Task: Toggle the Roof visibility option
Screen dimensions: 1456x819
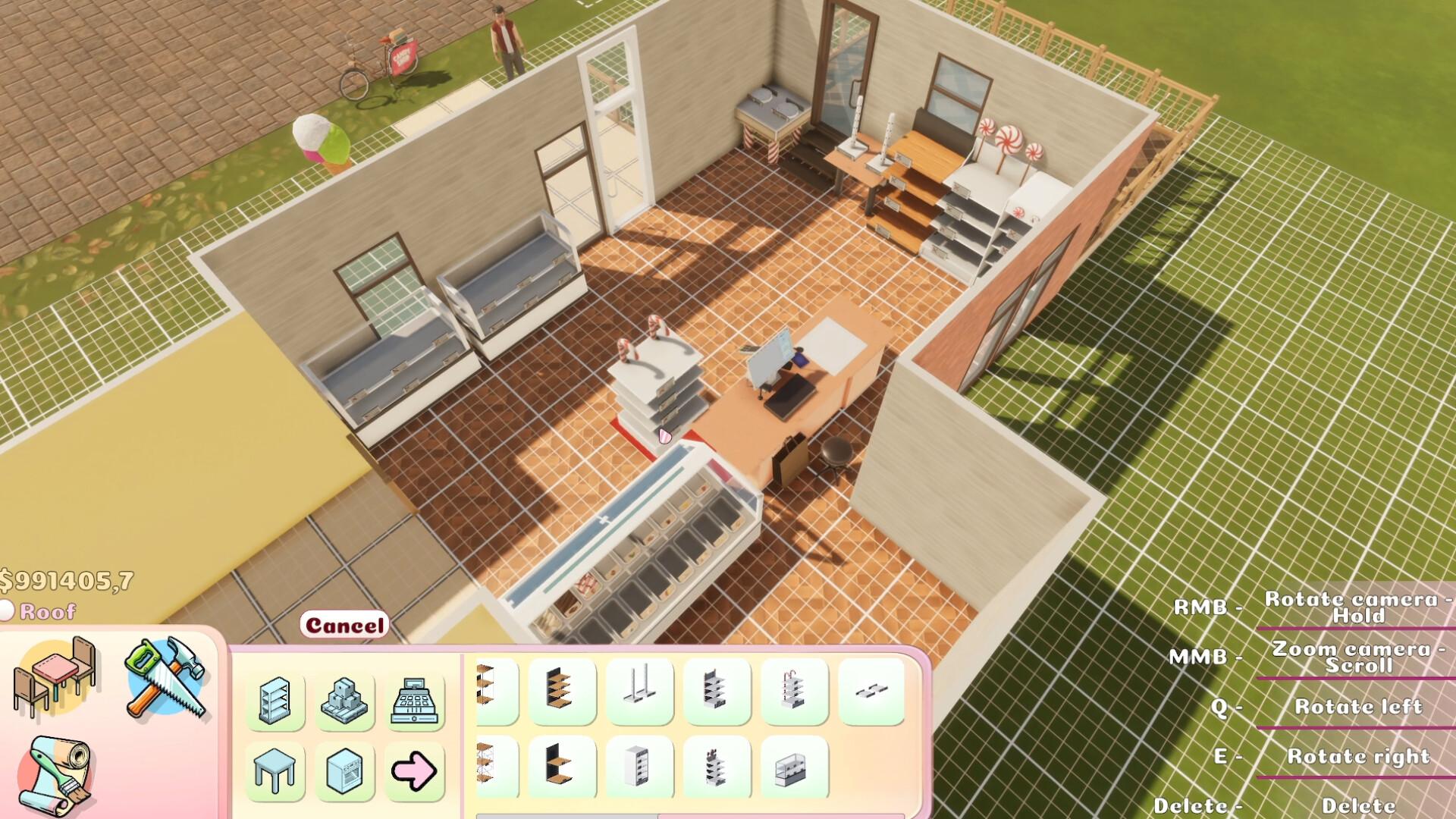Action: click(x=8, y=611)
